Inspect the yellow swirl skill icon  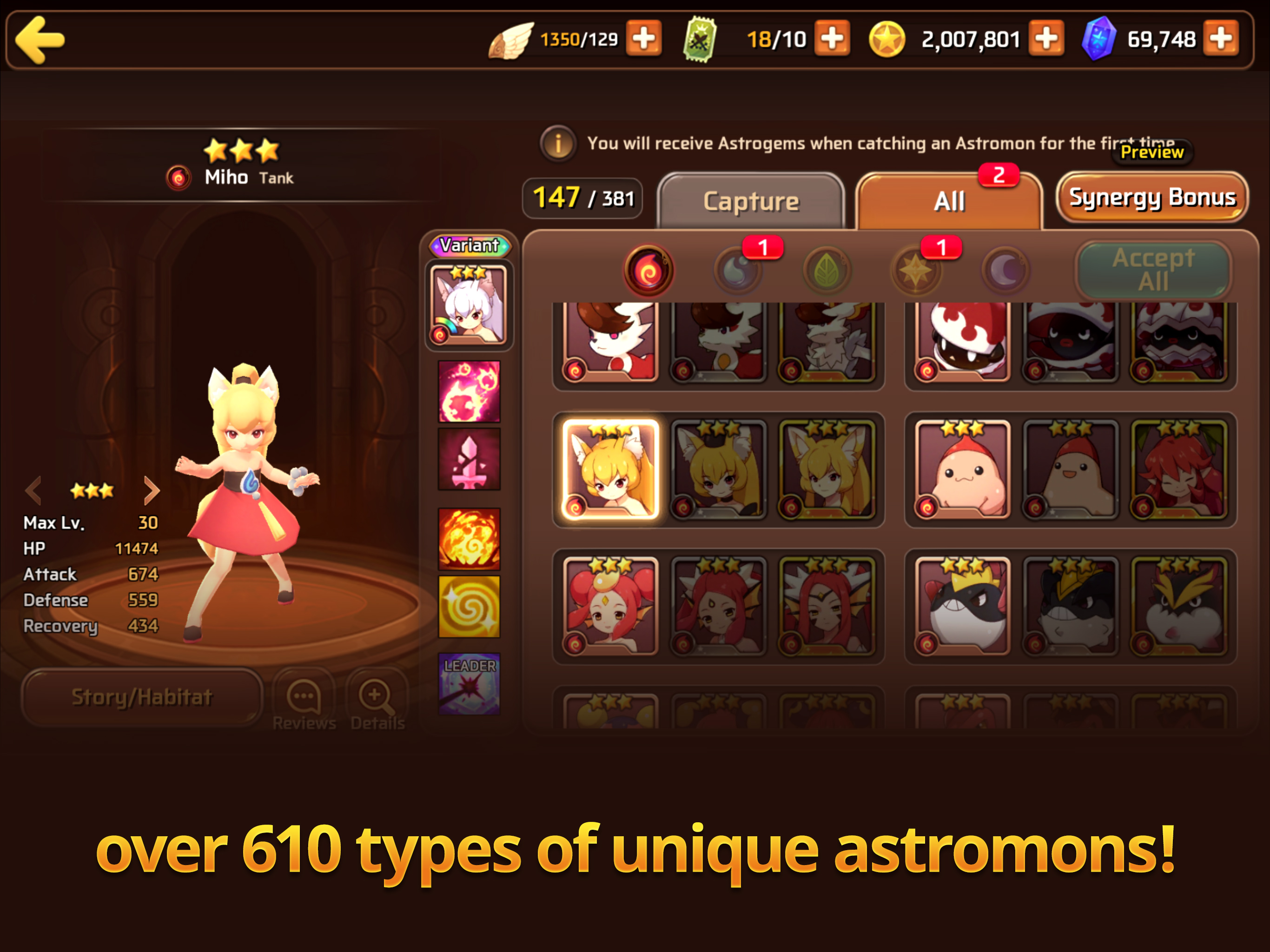pyautogui.click(x=469, y=606)
